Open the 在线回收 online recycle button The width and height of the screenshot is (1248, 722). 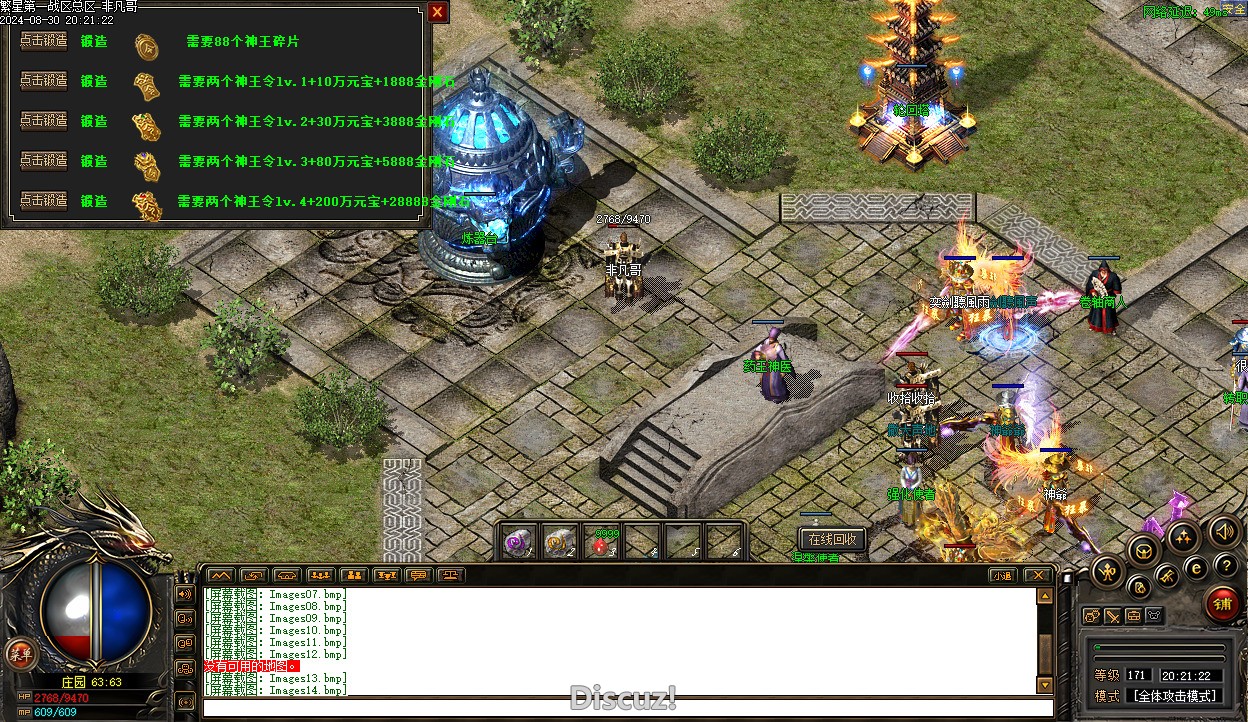832,539
